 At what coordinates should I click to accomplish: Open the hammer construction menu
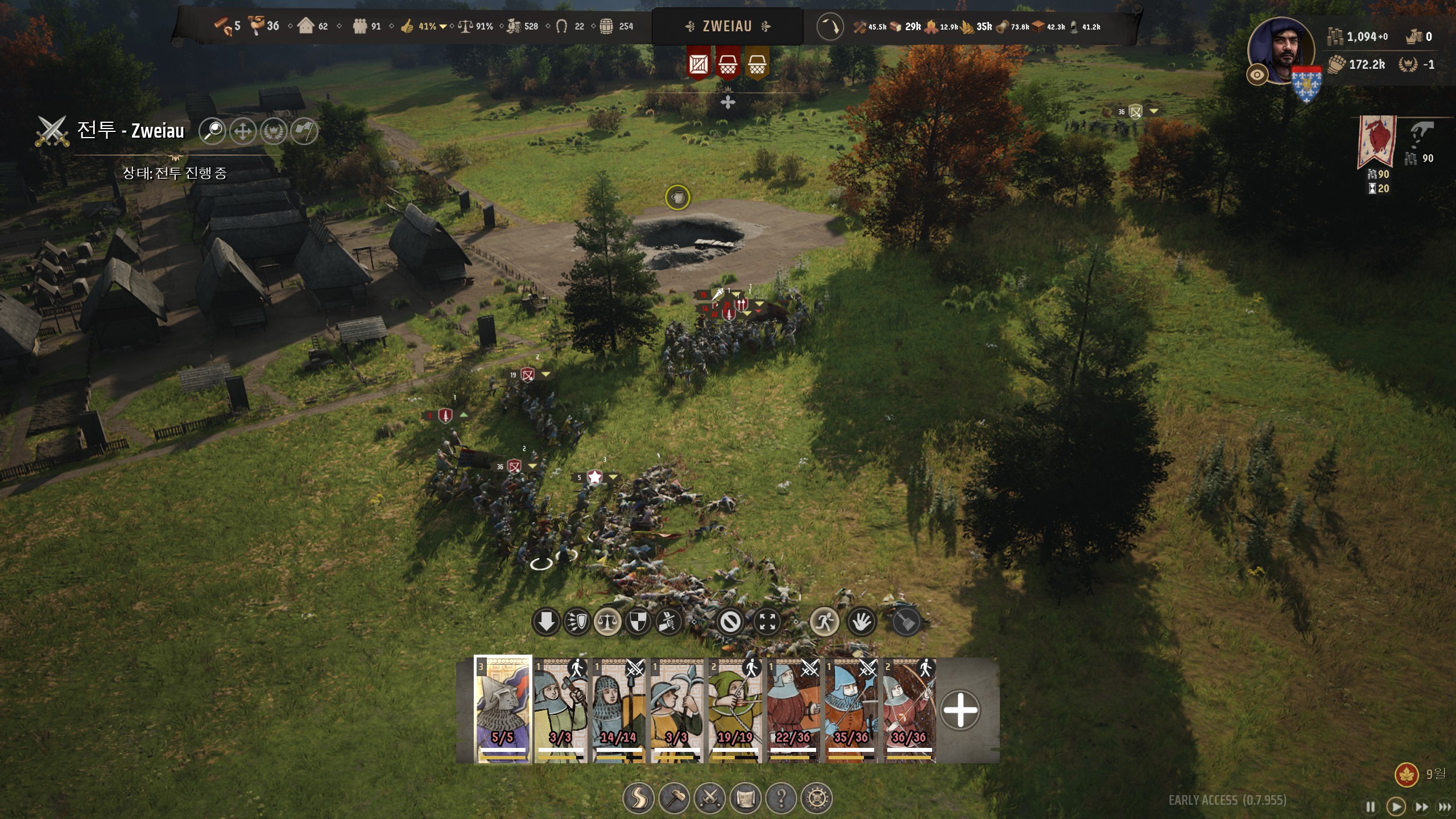[x=674, y=798]
